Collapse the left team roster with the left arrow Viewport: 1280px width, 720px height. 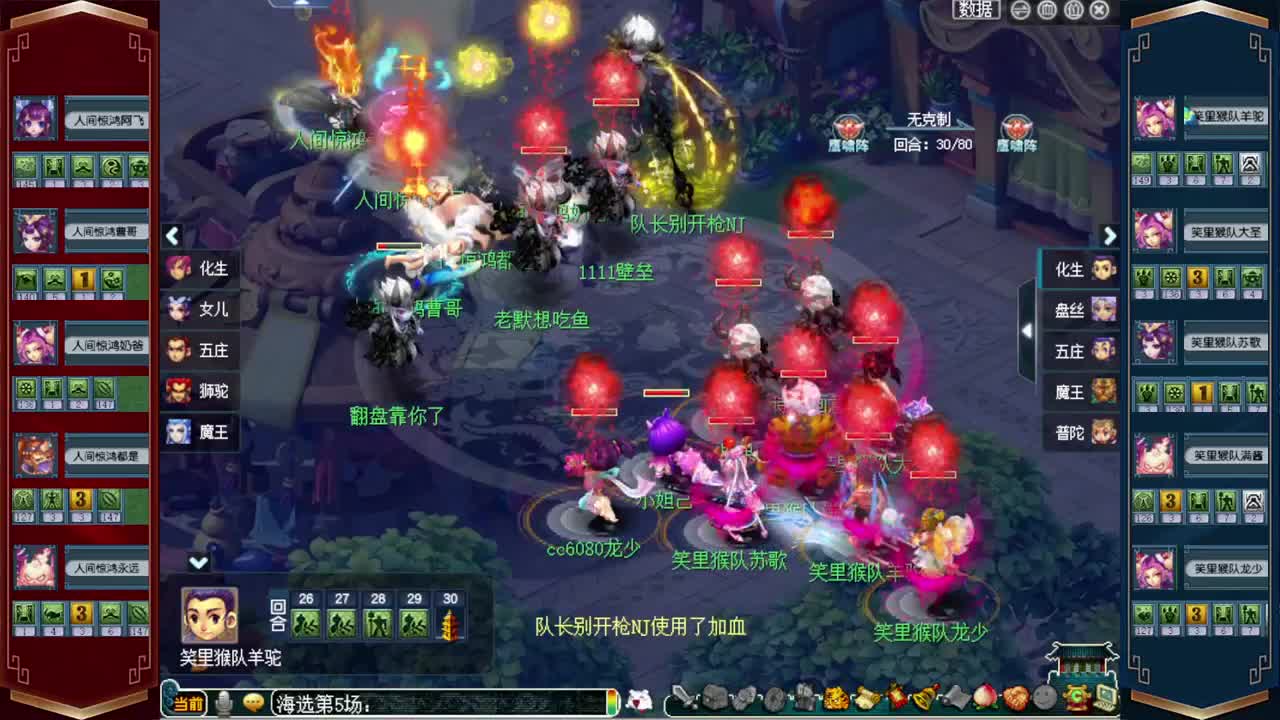(172, 236)
